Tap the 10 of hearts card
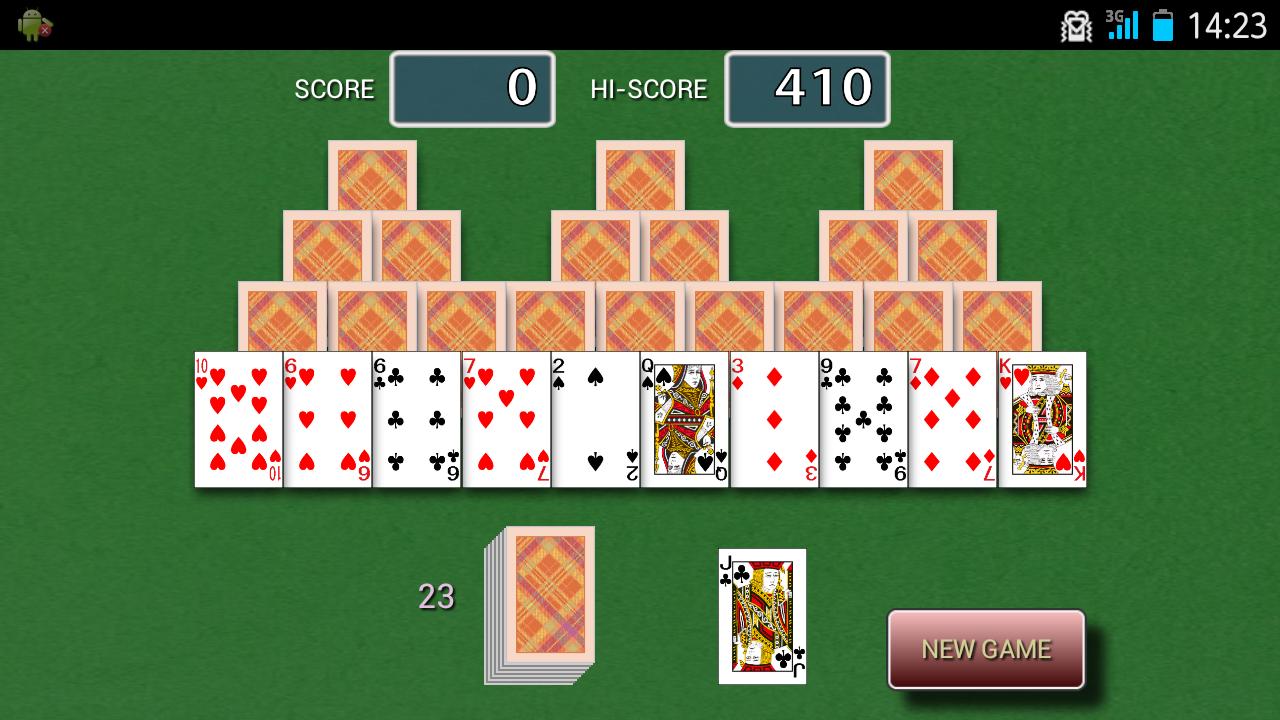The width and height of the screenshot is (1280, 720). (x=237, y=420)
